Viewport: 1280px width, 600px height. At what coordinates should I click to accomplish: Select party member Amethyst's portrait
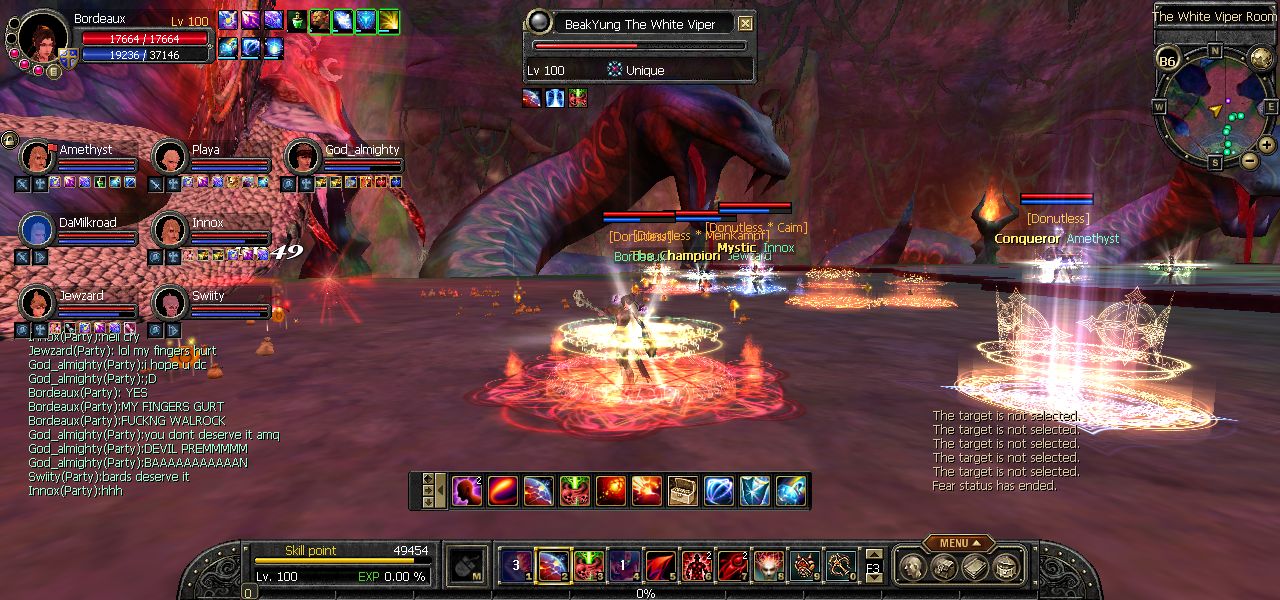coord(37,158)
